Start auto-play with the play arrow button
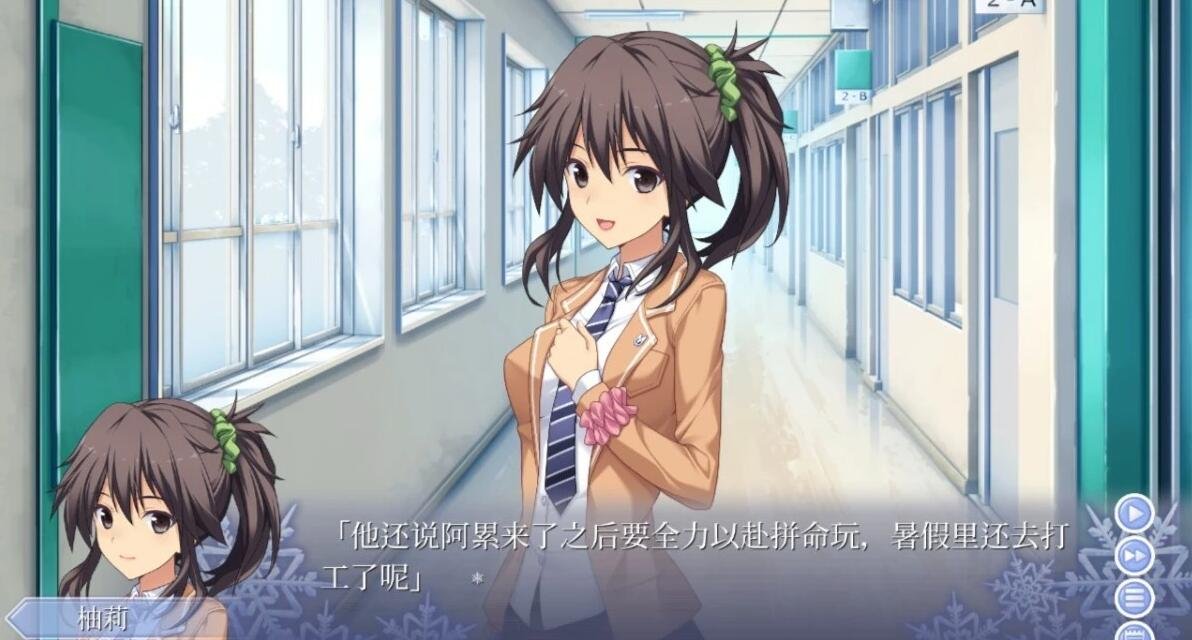1192x640 pixels. [x=1134, y=514]
